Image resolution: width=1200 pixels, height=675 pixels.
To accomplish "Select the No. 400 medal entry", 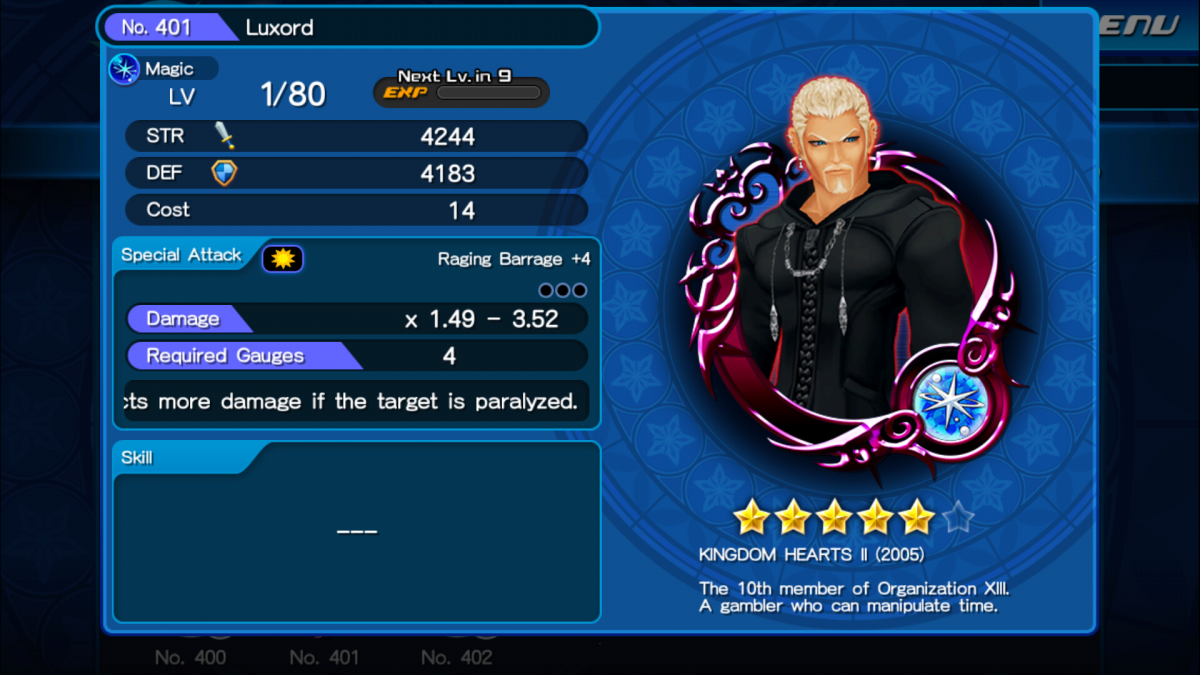I will [190, 656].
